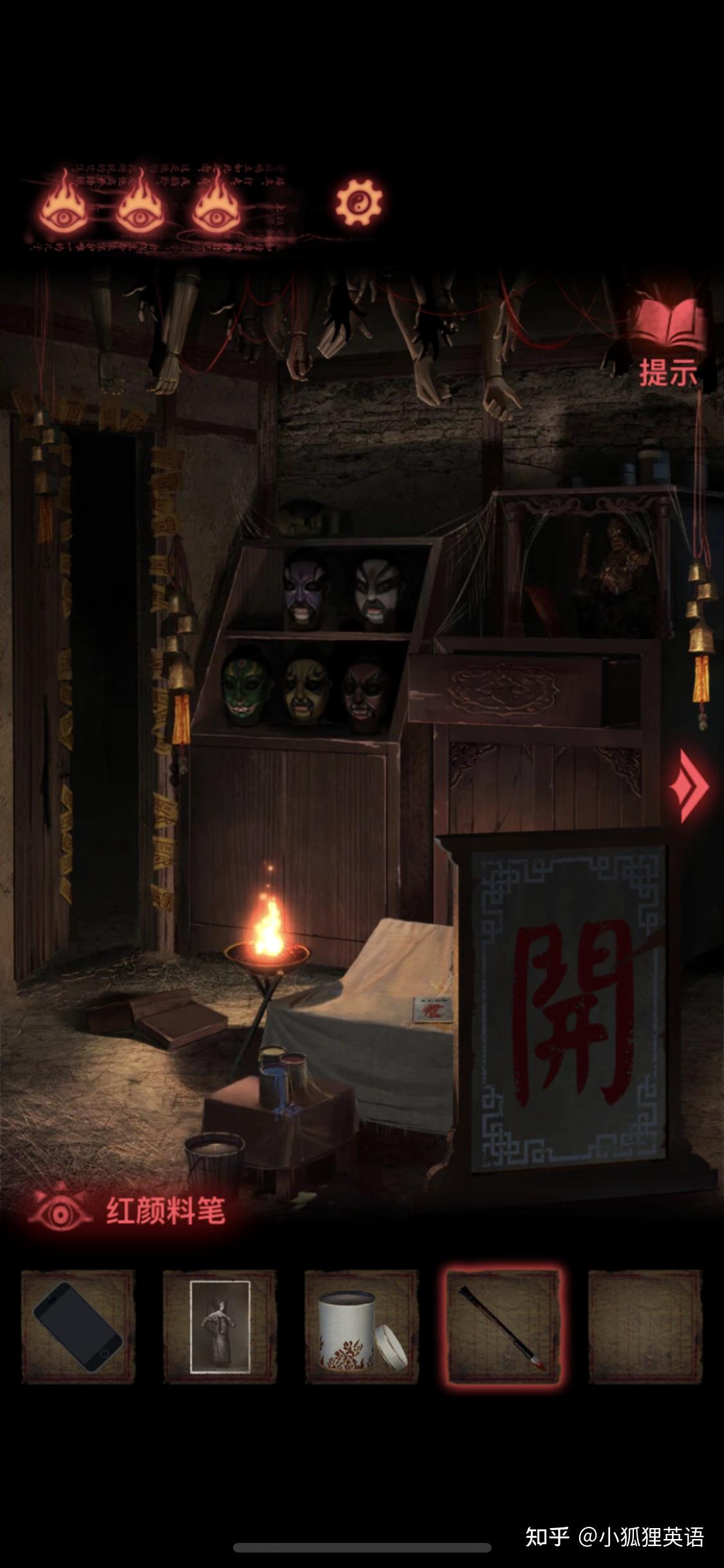This screenshot has width=724, height=1568.
Task: Select the old photograph inventory slot
Action: [x=219, y=1327]
